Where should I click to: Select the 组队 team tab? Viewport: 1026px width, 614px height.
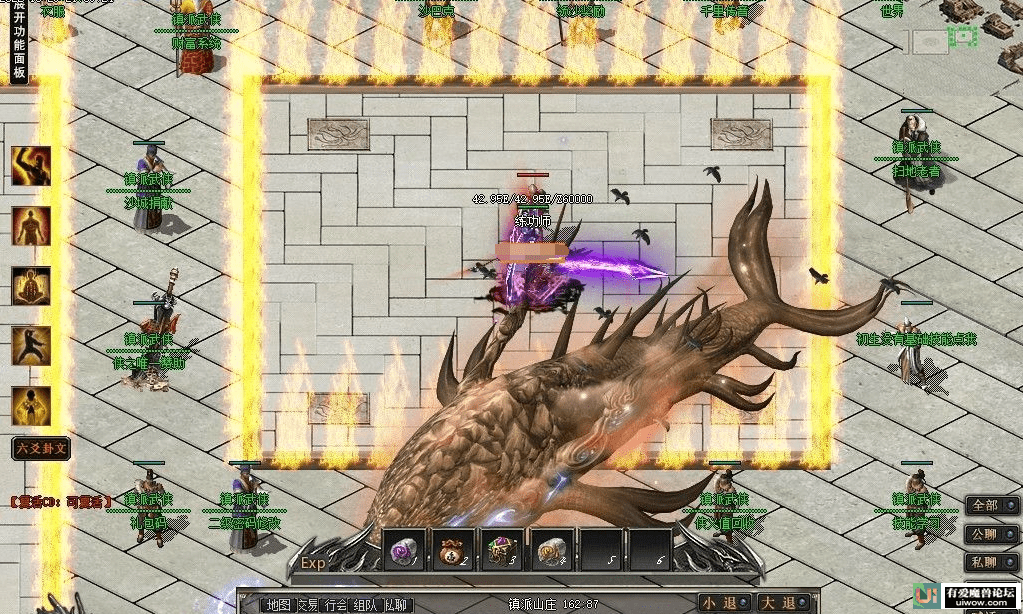click(367, 604)
